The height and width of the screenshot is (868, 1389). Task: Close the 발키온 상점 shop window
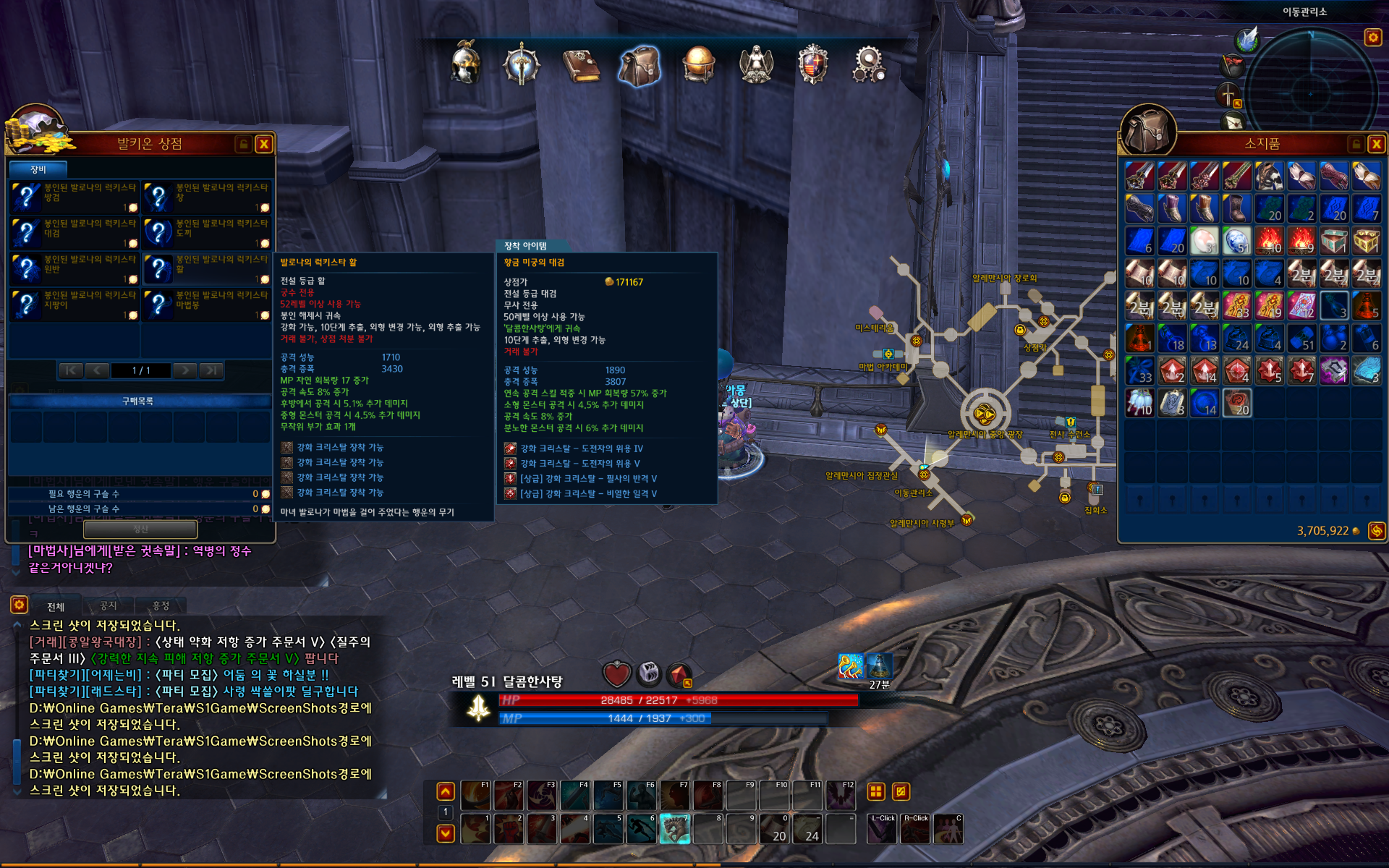[264, 144]
